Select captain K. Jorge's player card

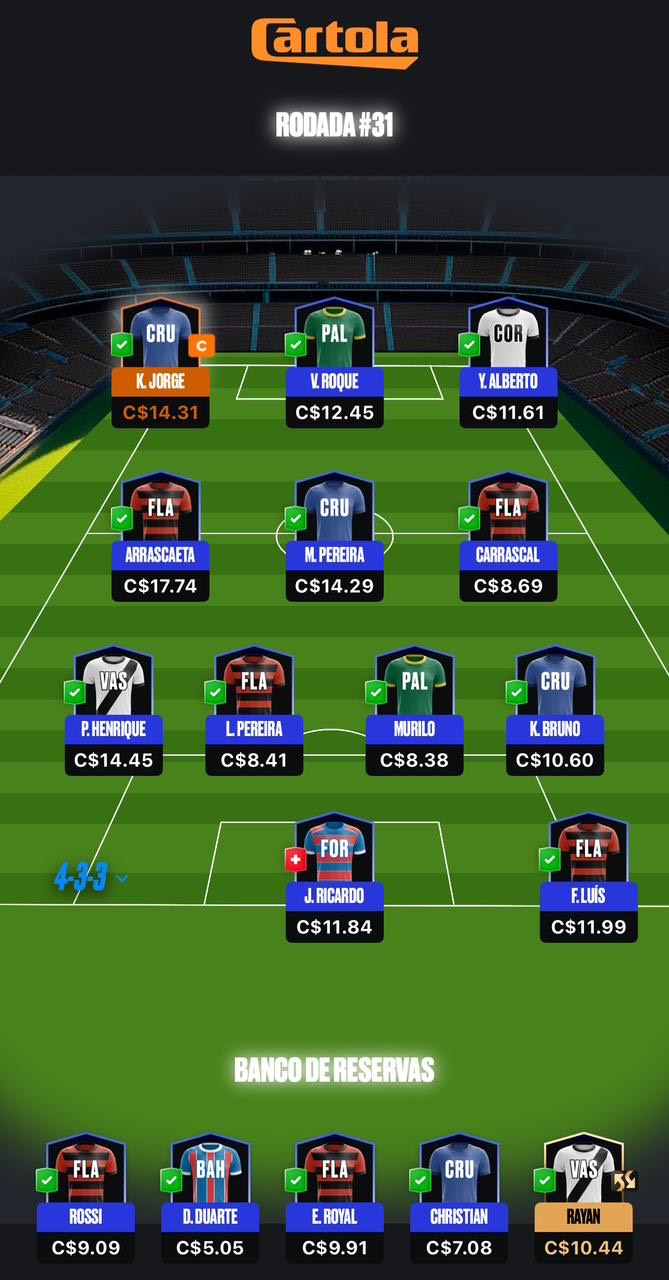[x=160, y=362]
